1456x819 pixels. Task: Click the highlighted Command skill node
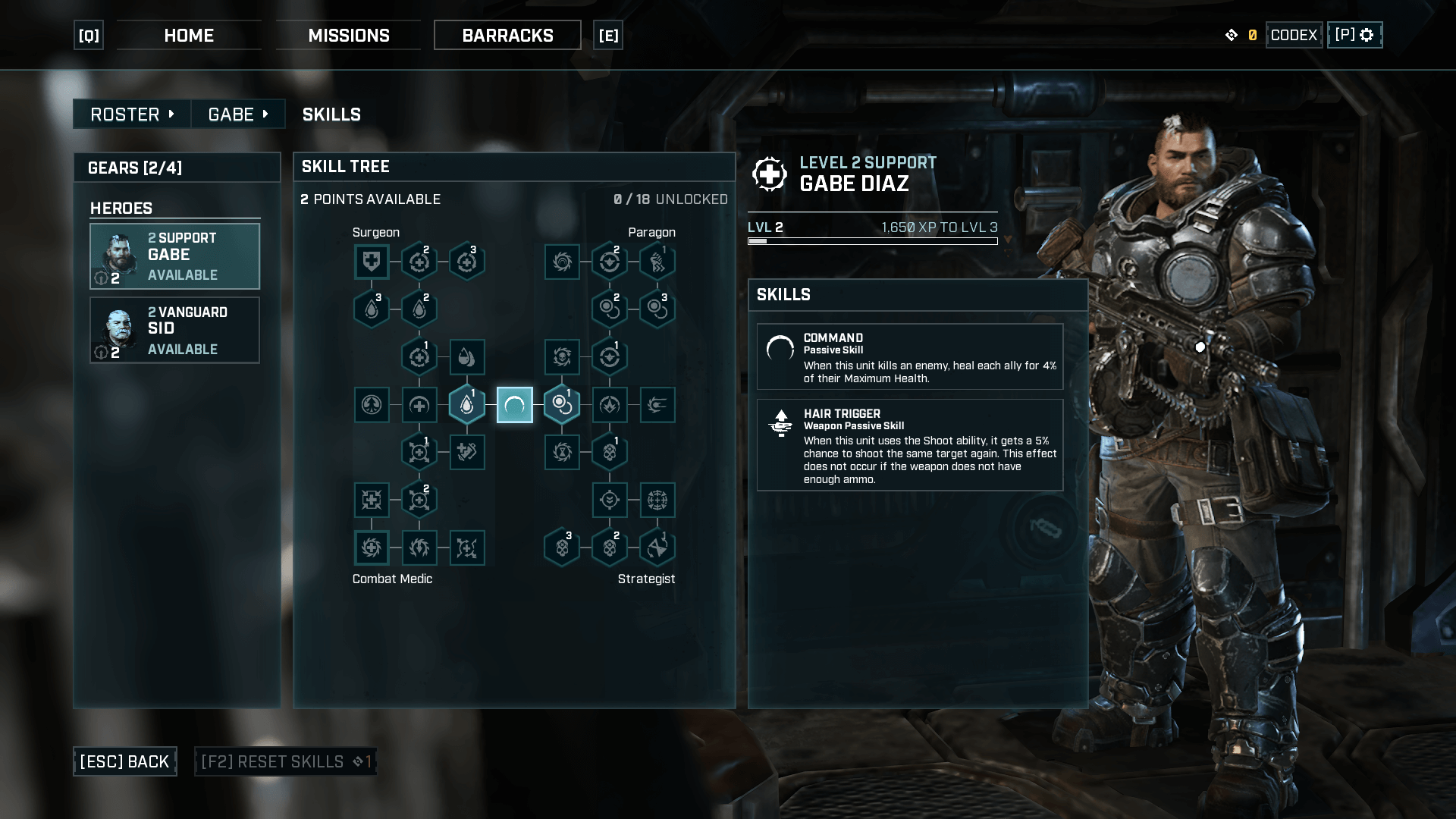515,405
